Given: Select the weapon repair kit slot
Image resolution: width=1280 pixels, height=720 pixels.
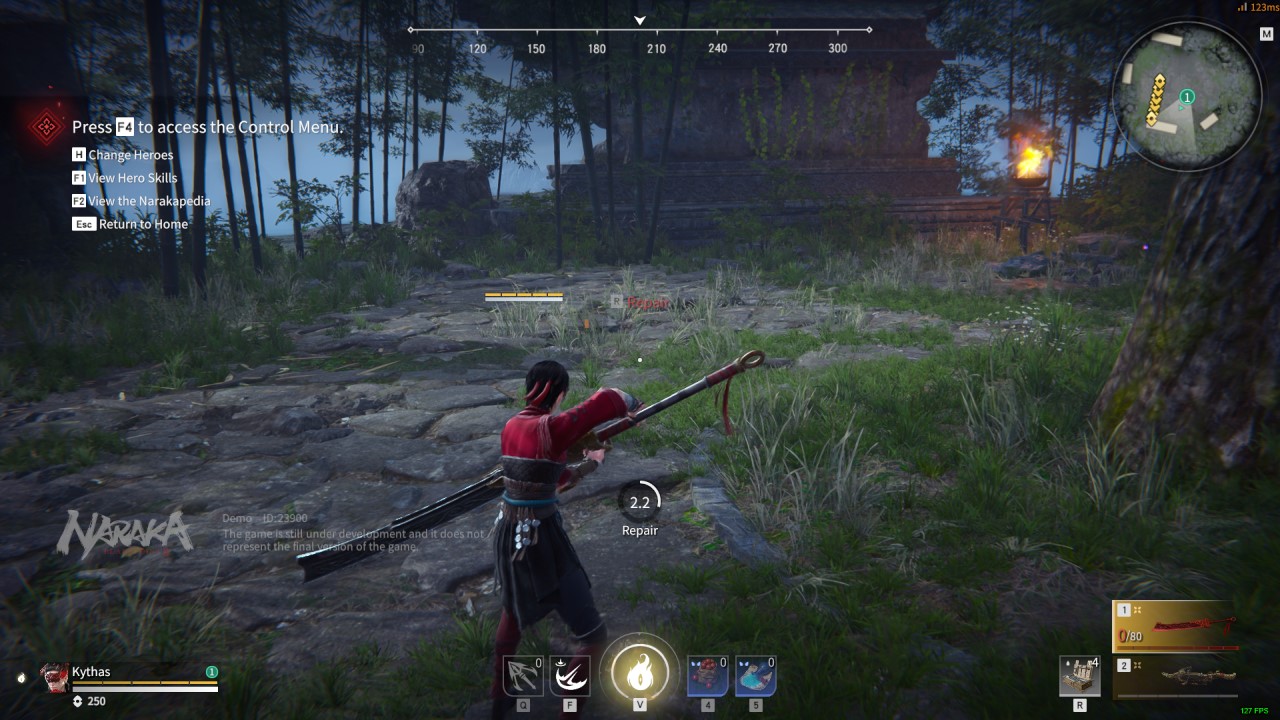Looking at the screenshot, I should [x=1080, y=676].
